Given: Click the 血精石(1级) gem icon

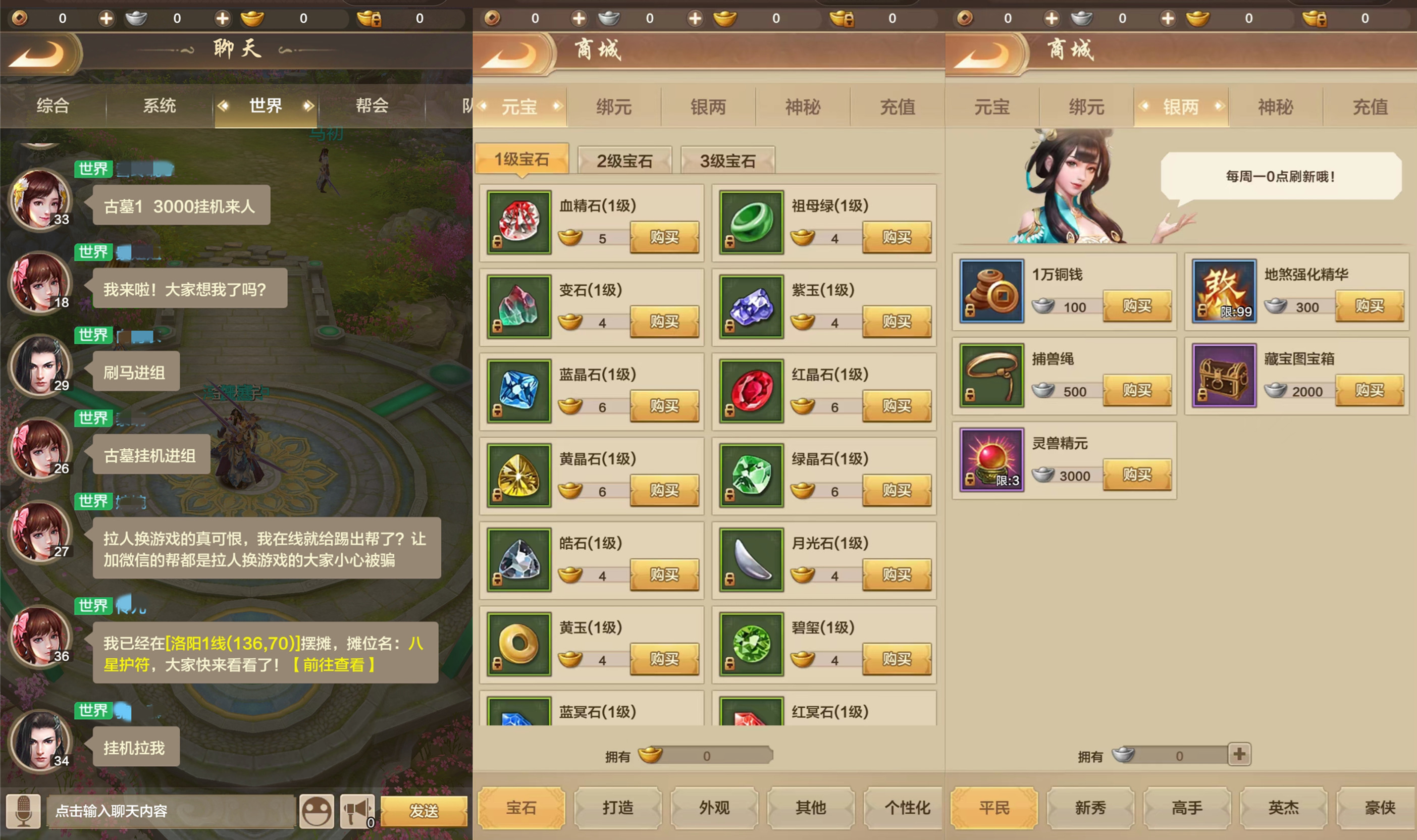Looking at the screenshot, I should point(519,222).
